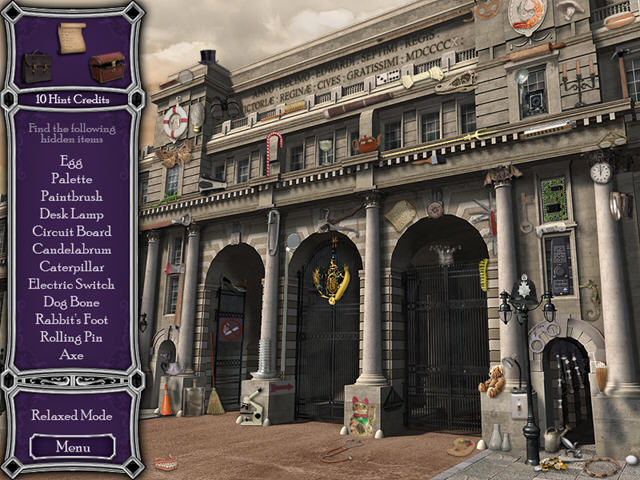Pick Rolling Pin from the item list
This screenshot has width=640, height=480.
coord(72,337)
